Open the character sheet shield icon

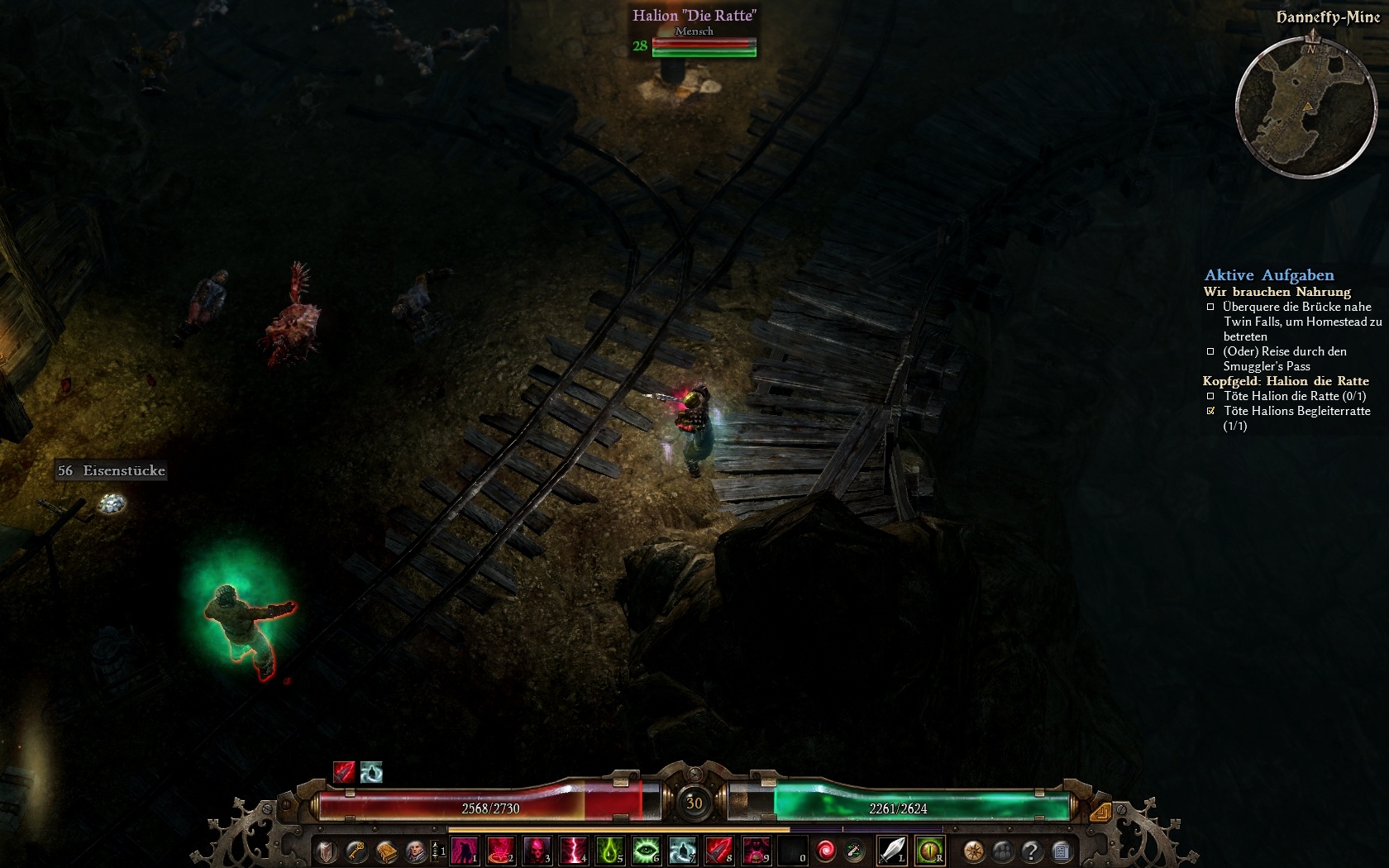pyautogui.click(x=327, y=851)
